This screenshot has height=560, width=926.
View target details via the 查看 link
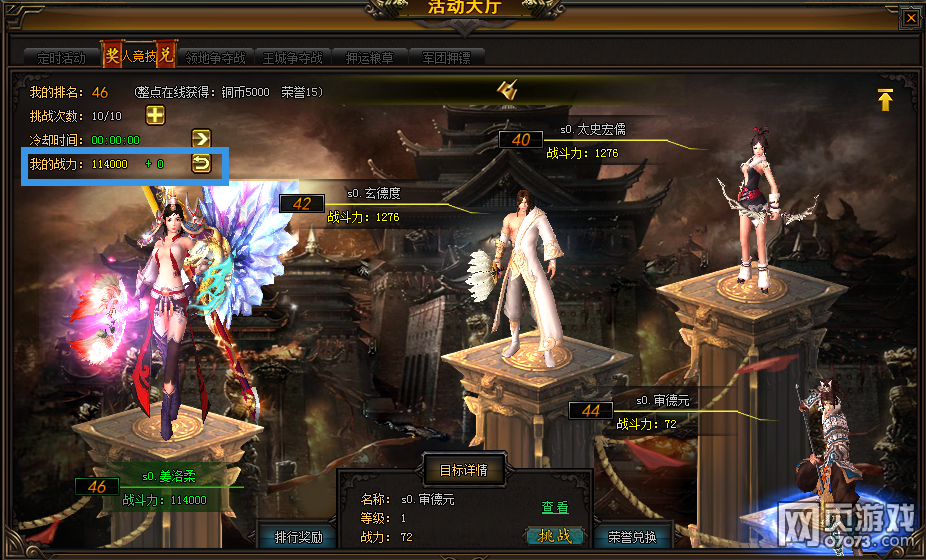tap(555, 509)
